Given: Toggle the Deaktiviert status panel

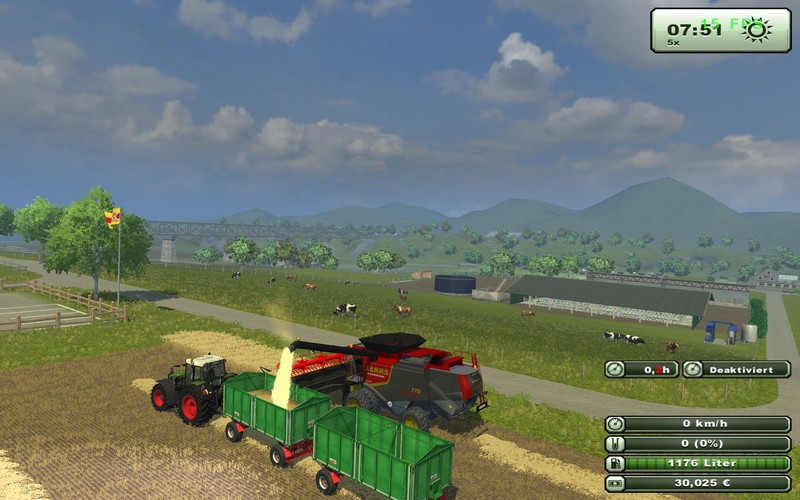Looking at the screenshot, I should [x=736, y=369].
